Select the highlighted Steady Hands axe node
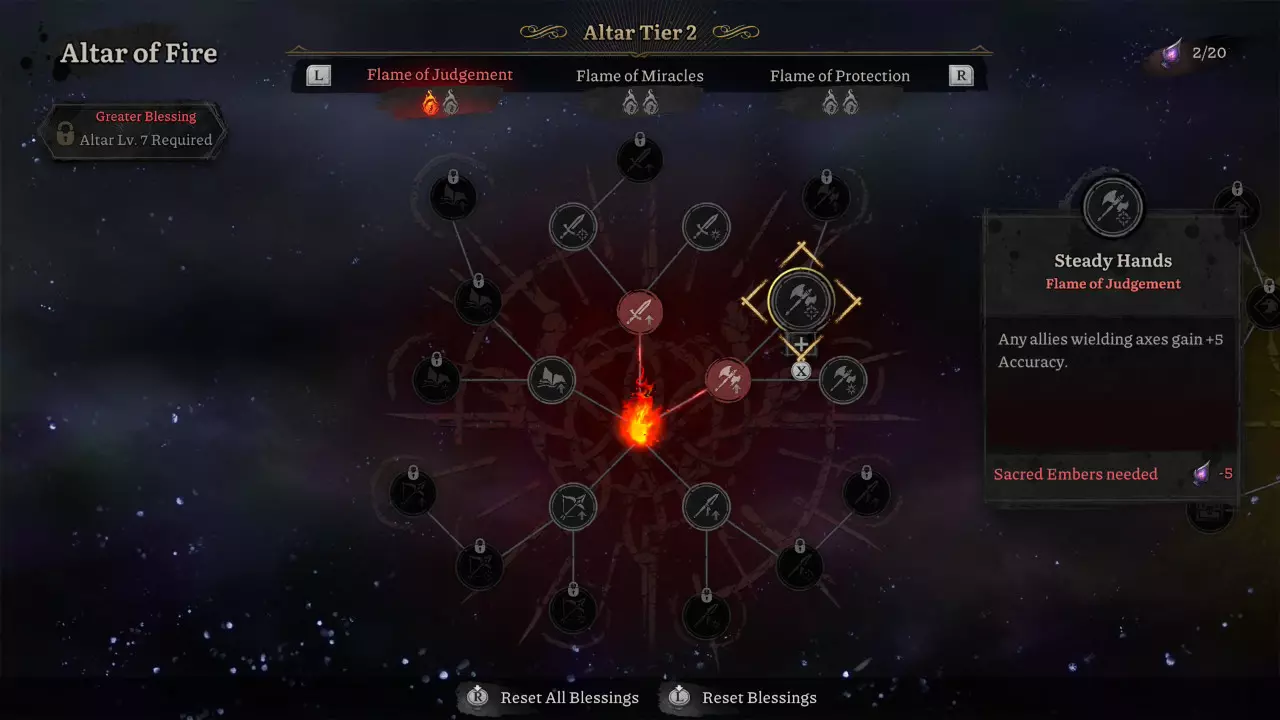 coord(801,298)
